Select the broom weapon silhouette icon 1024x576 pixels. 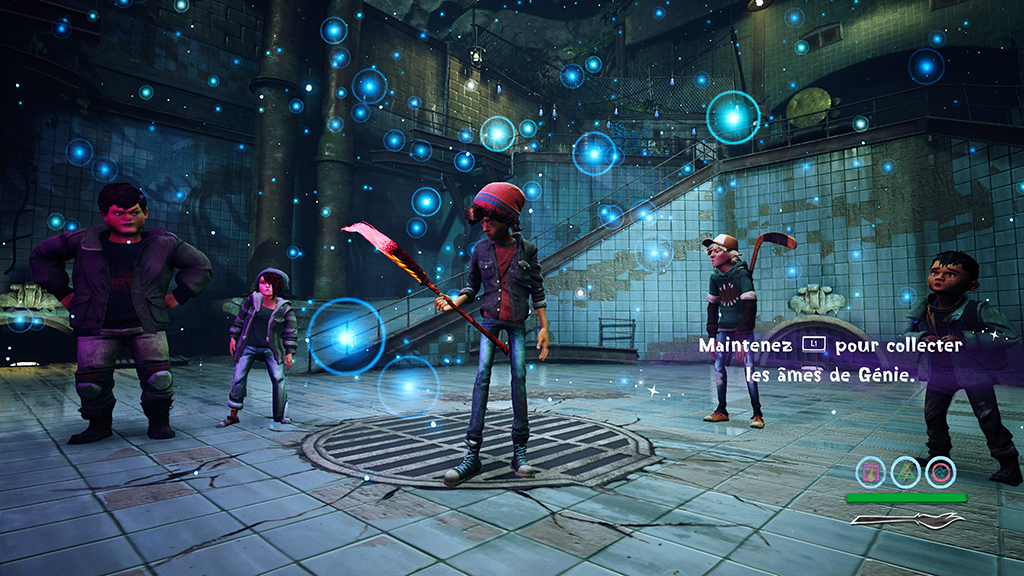[906, 519]
